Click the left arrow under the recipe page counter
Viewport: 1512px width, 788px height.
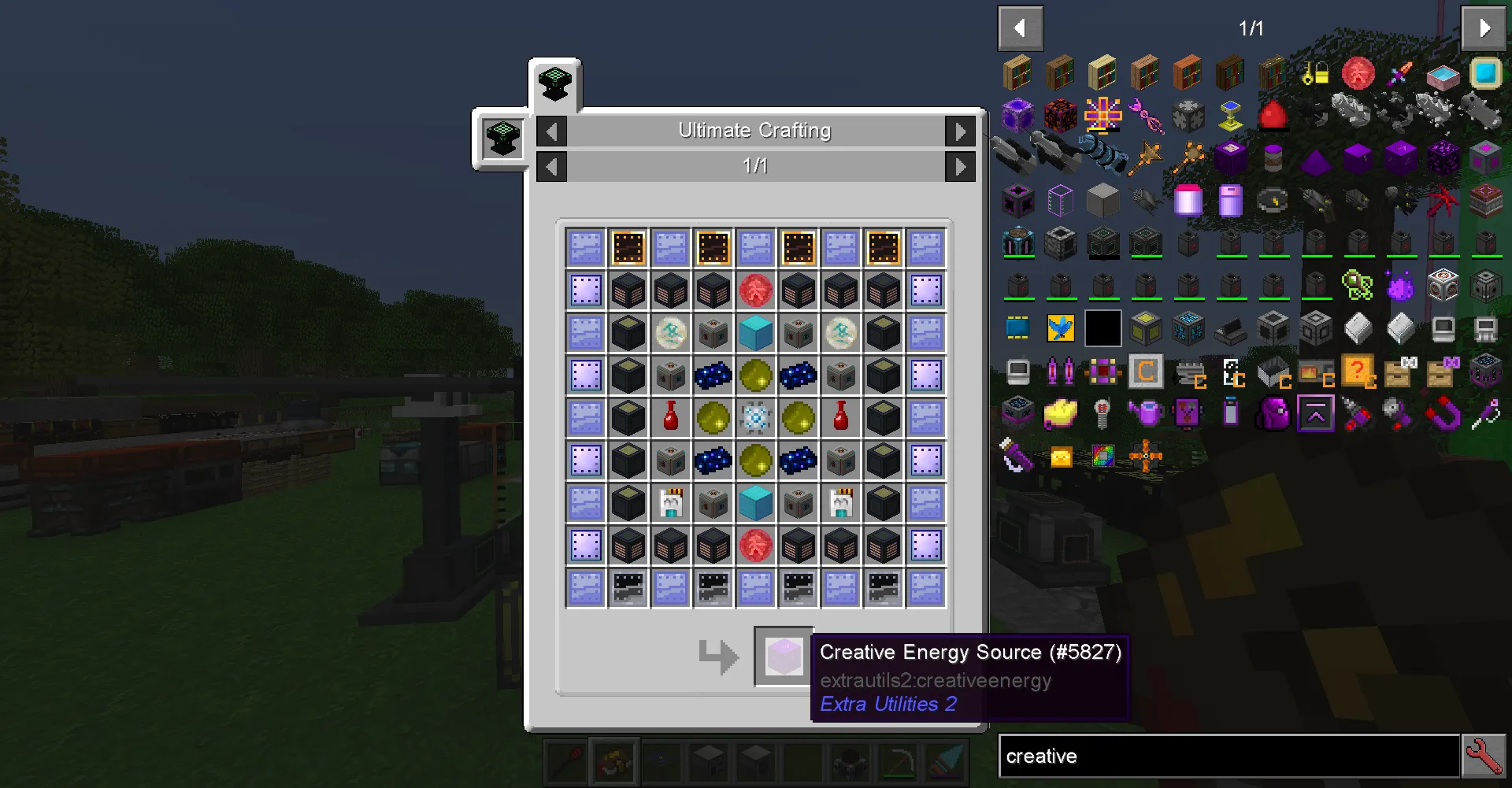click(x=551, y=166)
